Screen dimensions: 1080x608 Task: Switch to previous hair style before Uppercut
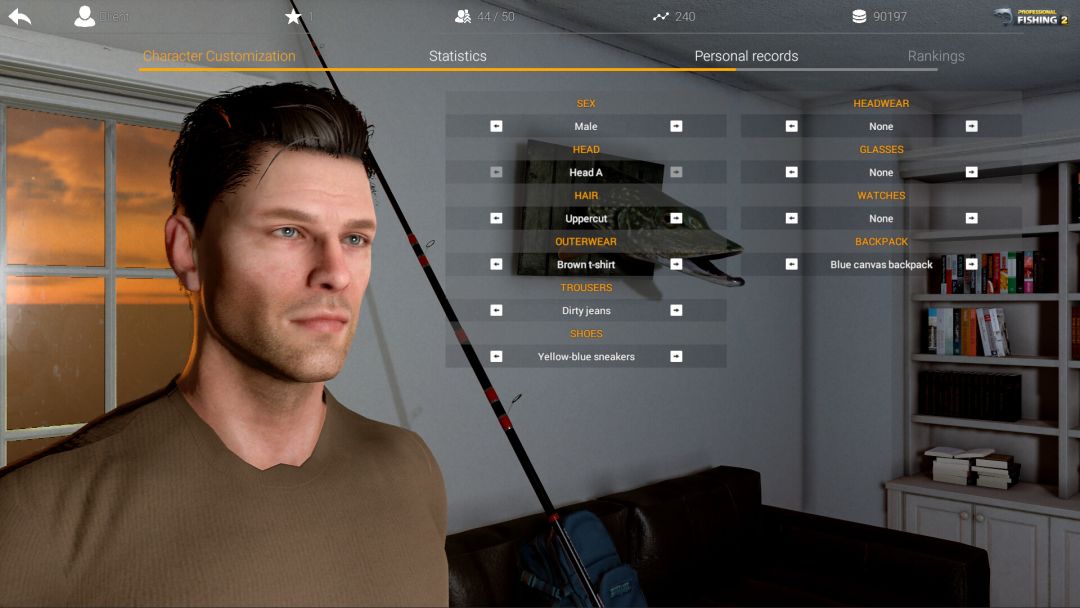coord(496,218)
